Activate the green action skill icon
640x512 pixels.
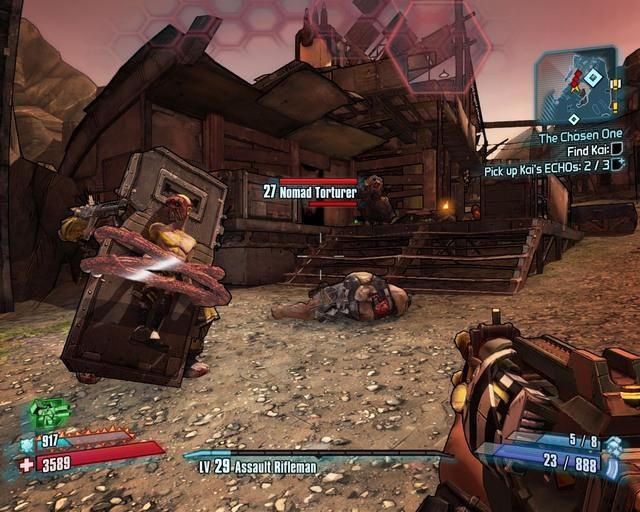pyautogui.click(x=46, y=413)
